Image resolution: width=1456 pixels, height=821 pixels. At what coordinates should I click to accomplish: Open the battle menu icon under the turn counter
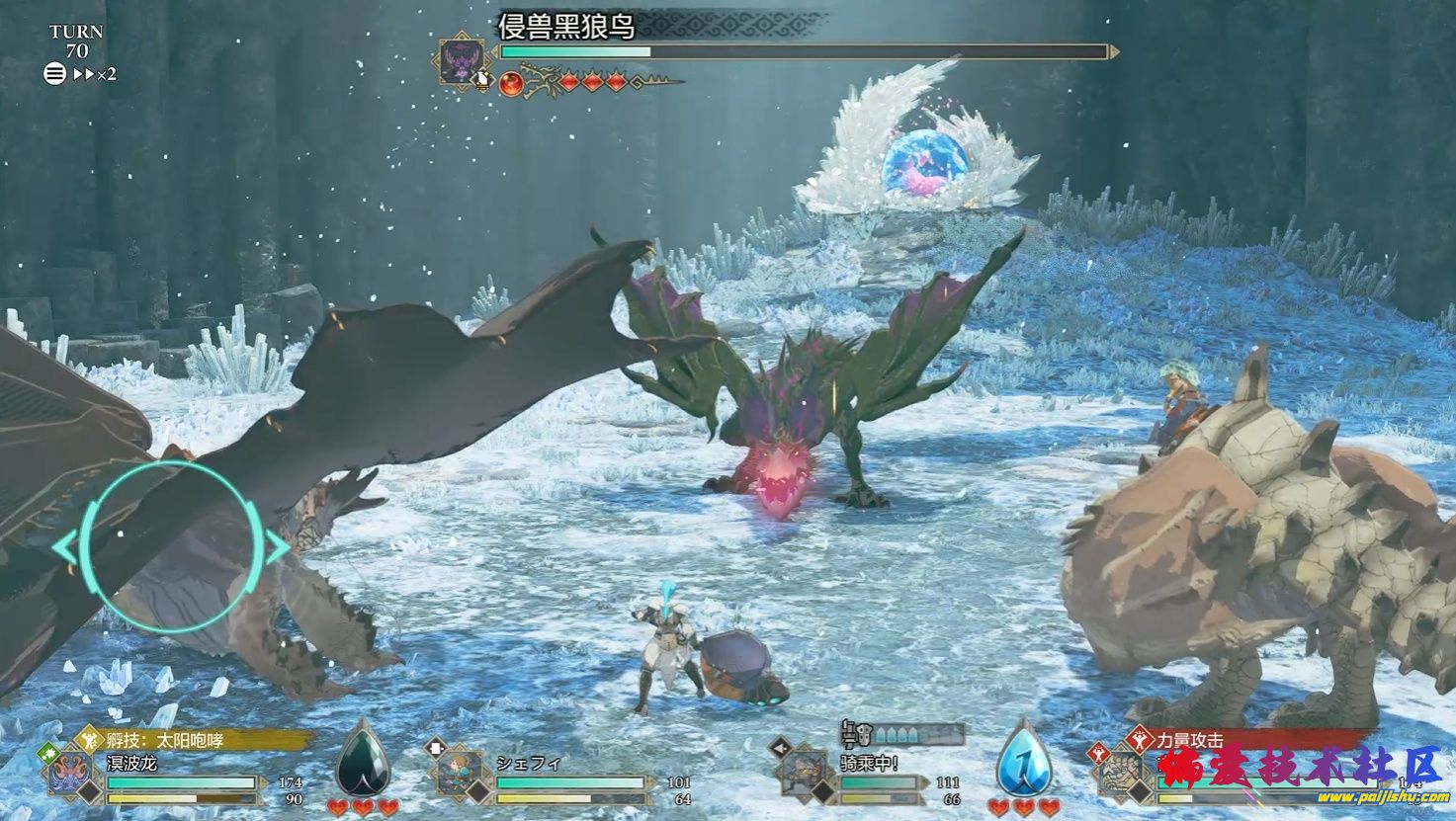(x=54, y=73)
